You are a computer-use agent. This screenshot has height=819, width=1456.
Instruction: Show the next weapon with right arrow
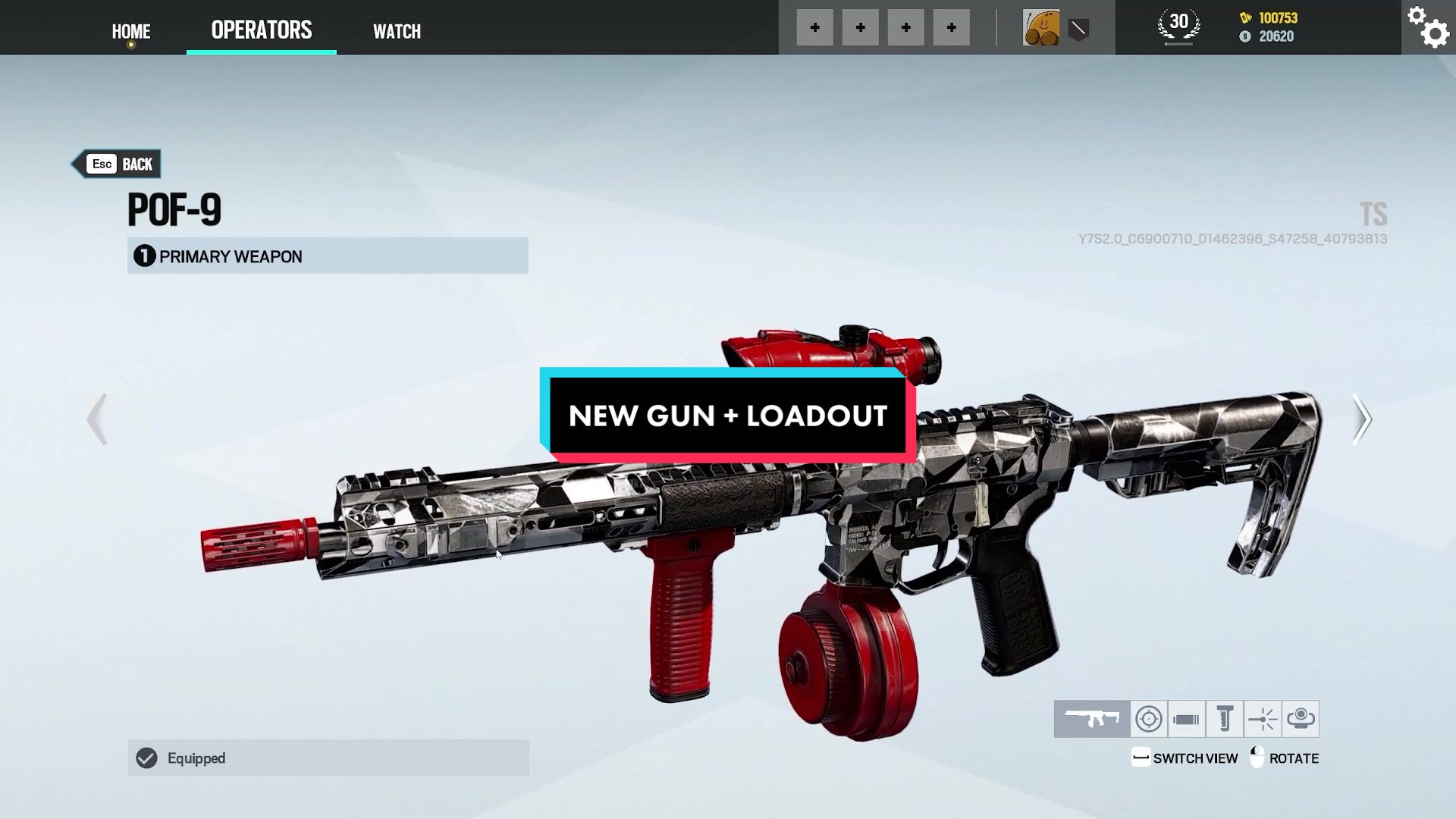pyautogui.click(x=1362, y=419)
